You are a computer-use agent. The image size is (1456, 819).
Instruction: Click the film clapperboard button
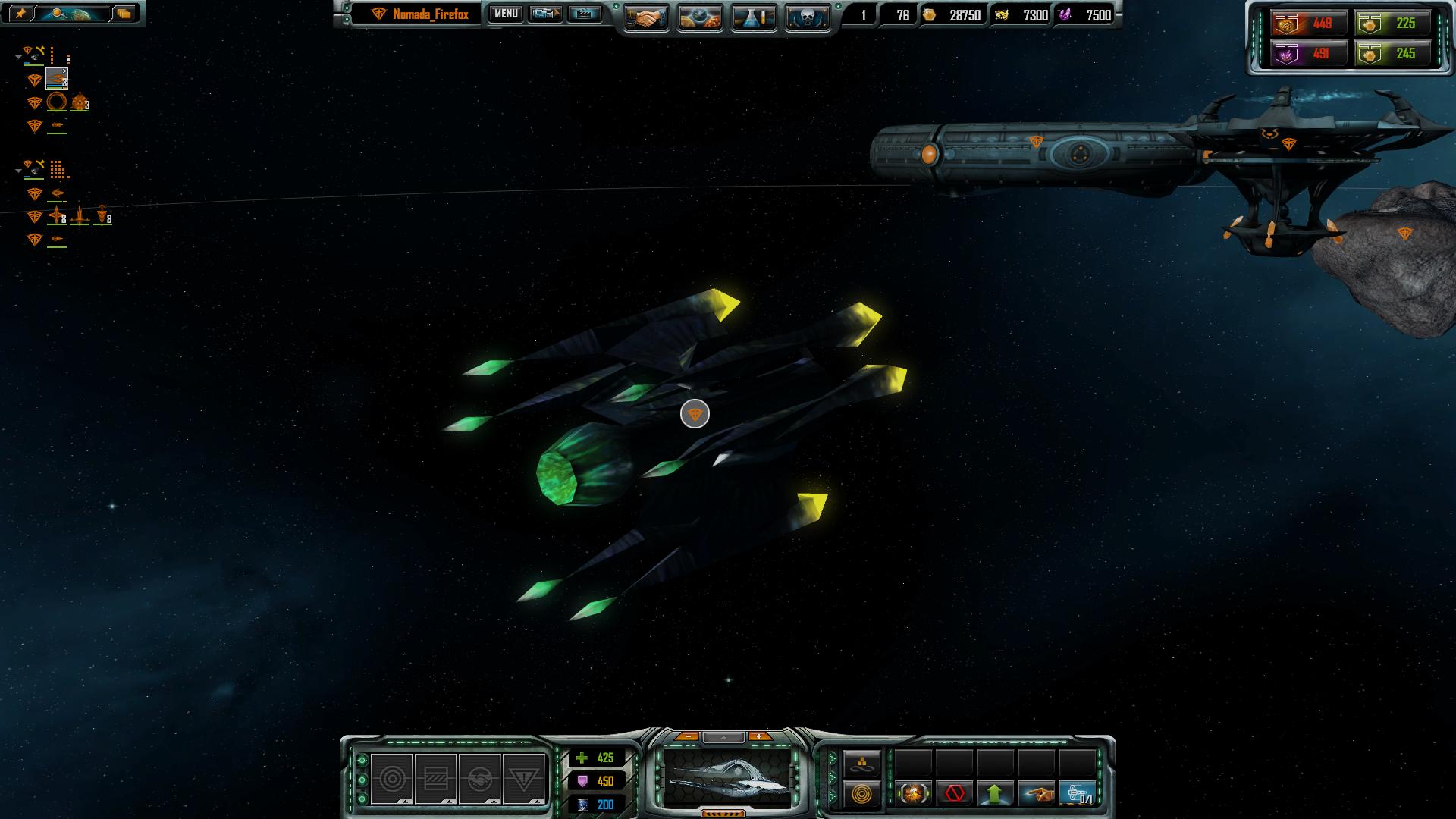click(584, 14)
